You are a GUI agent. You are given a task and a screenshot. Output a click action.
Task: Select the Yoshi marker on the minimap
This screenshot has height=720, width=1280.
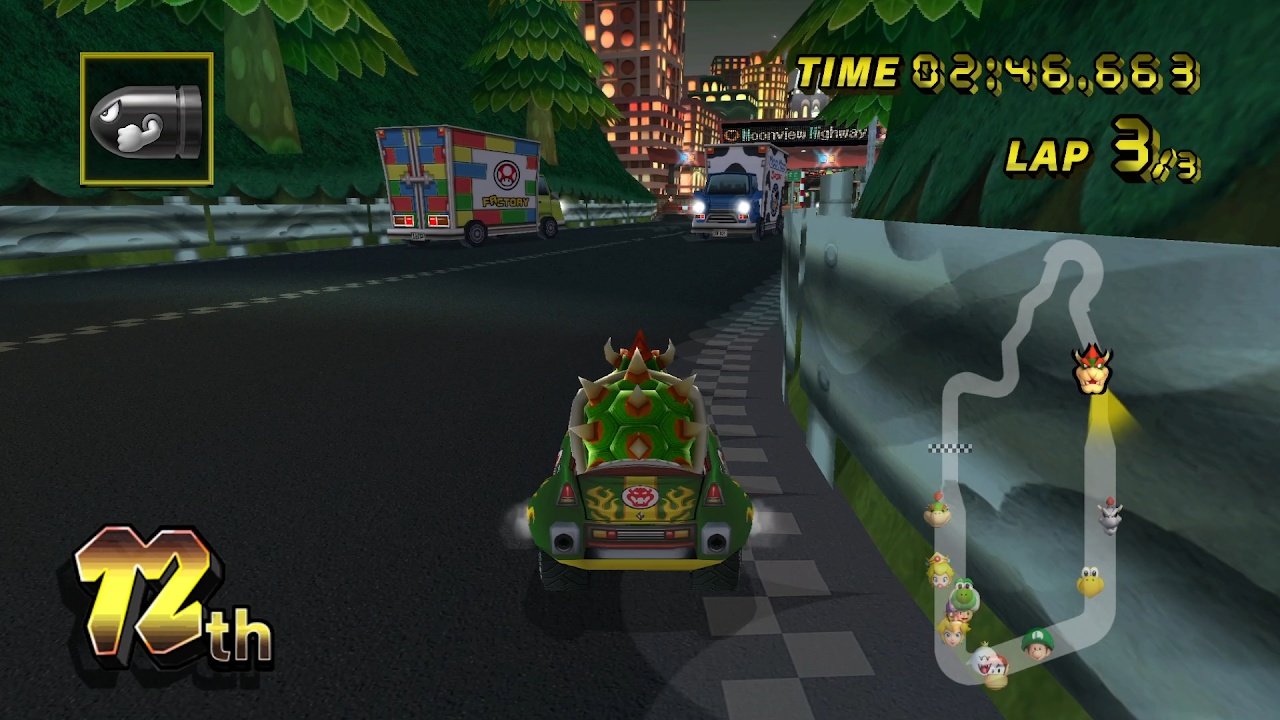coord(962,596)
